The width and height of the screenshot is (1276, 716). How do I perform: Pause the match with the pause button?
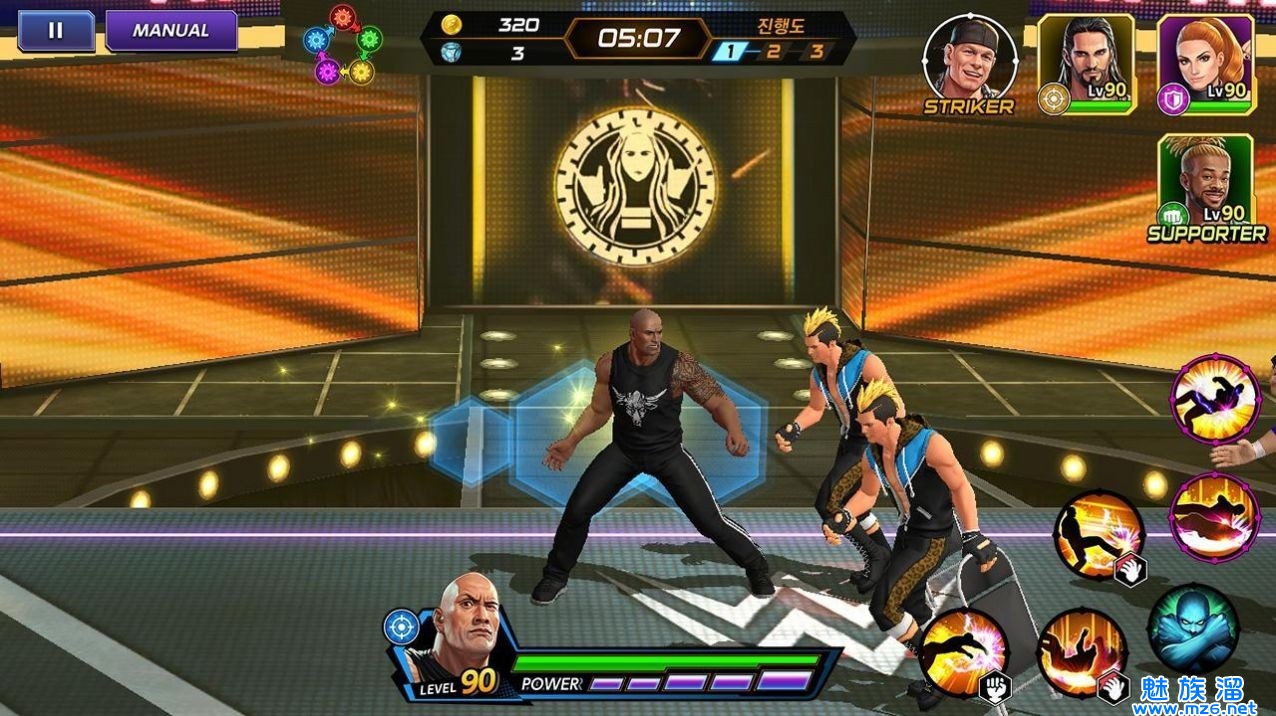pos(56,31)
